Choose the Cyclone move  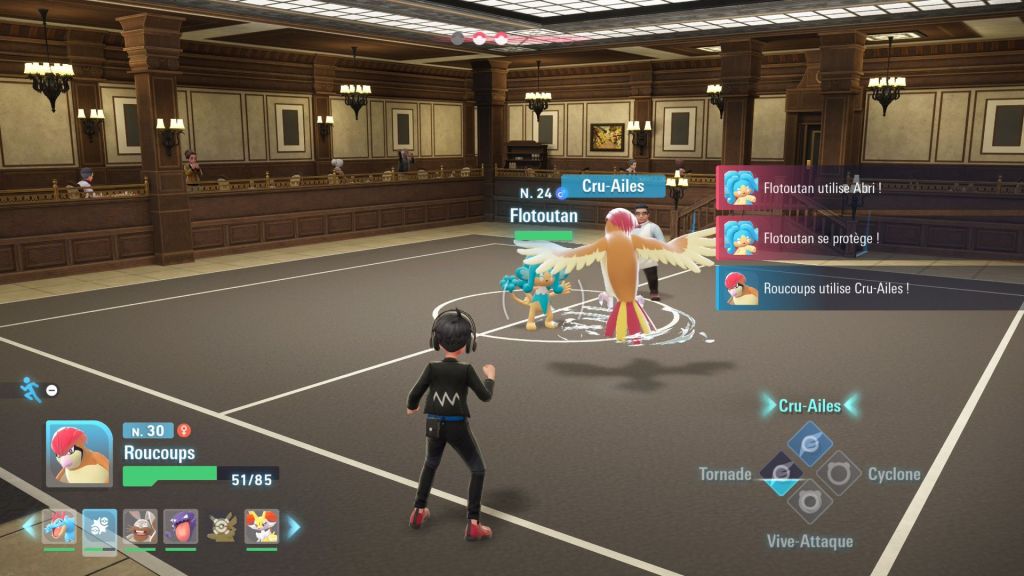pos(839,473)
